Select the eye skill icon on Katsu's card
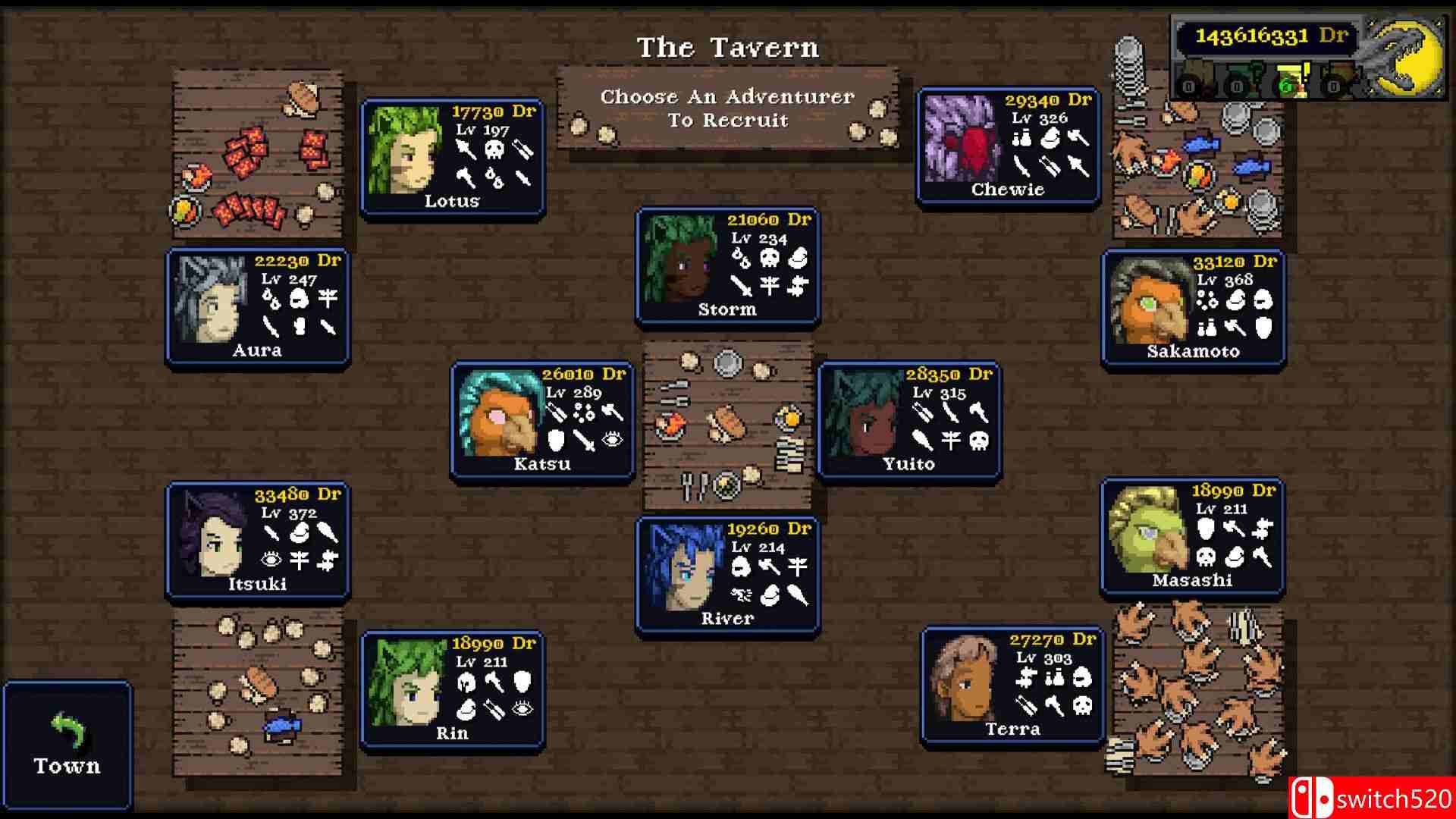 612,441
